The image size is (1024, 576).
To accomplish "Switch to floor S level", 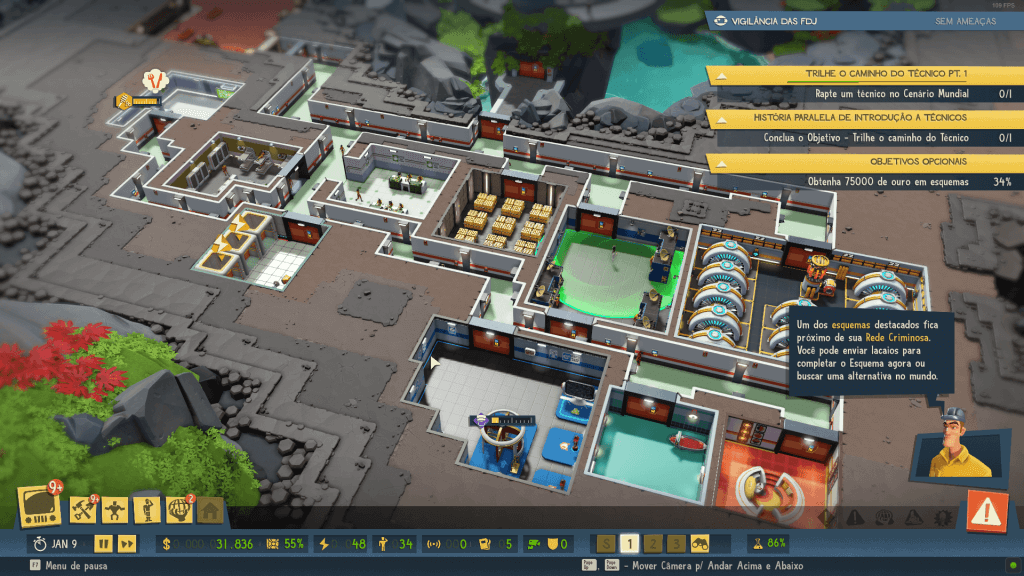I will [606, 544].
